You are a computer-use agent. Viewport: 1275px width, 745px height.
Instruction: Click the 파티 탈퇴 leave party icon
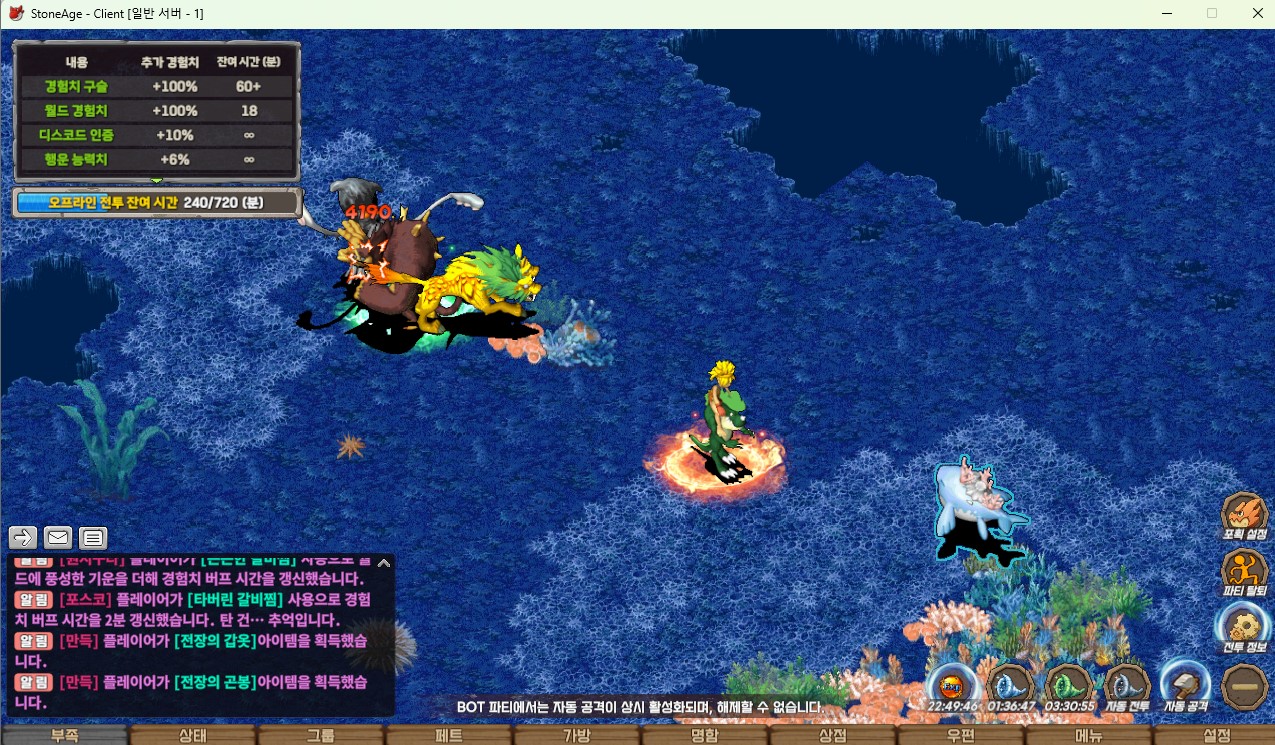[x=1244, y=573]
